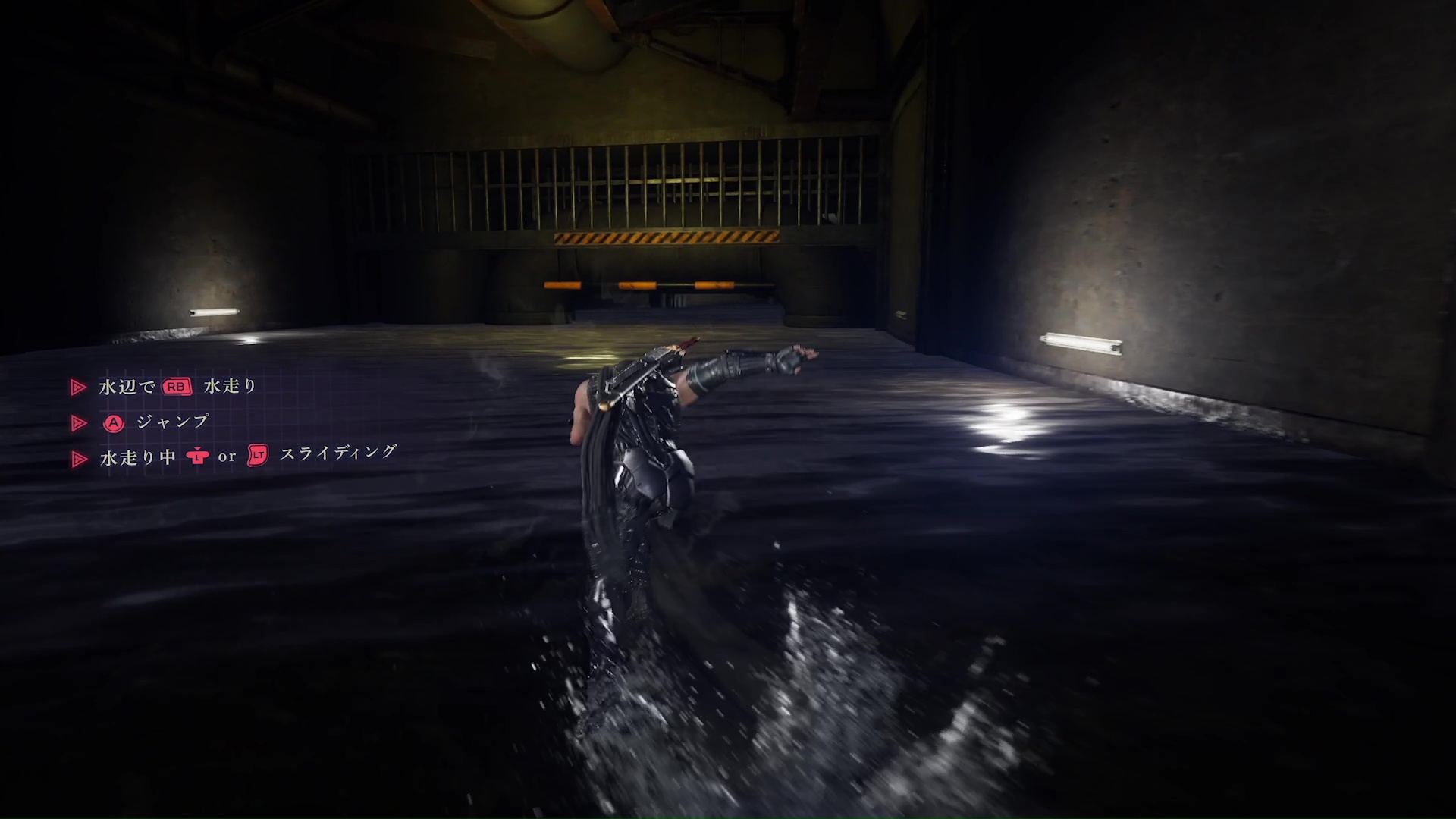Select the L stick icon
This screenshot has width=1456, height=819.
pyautogui.click(x=199, y=457)
